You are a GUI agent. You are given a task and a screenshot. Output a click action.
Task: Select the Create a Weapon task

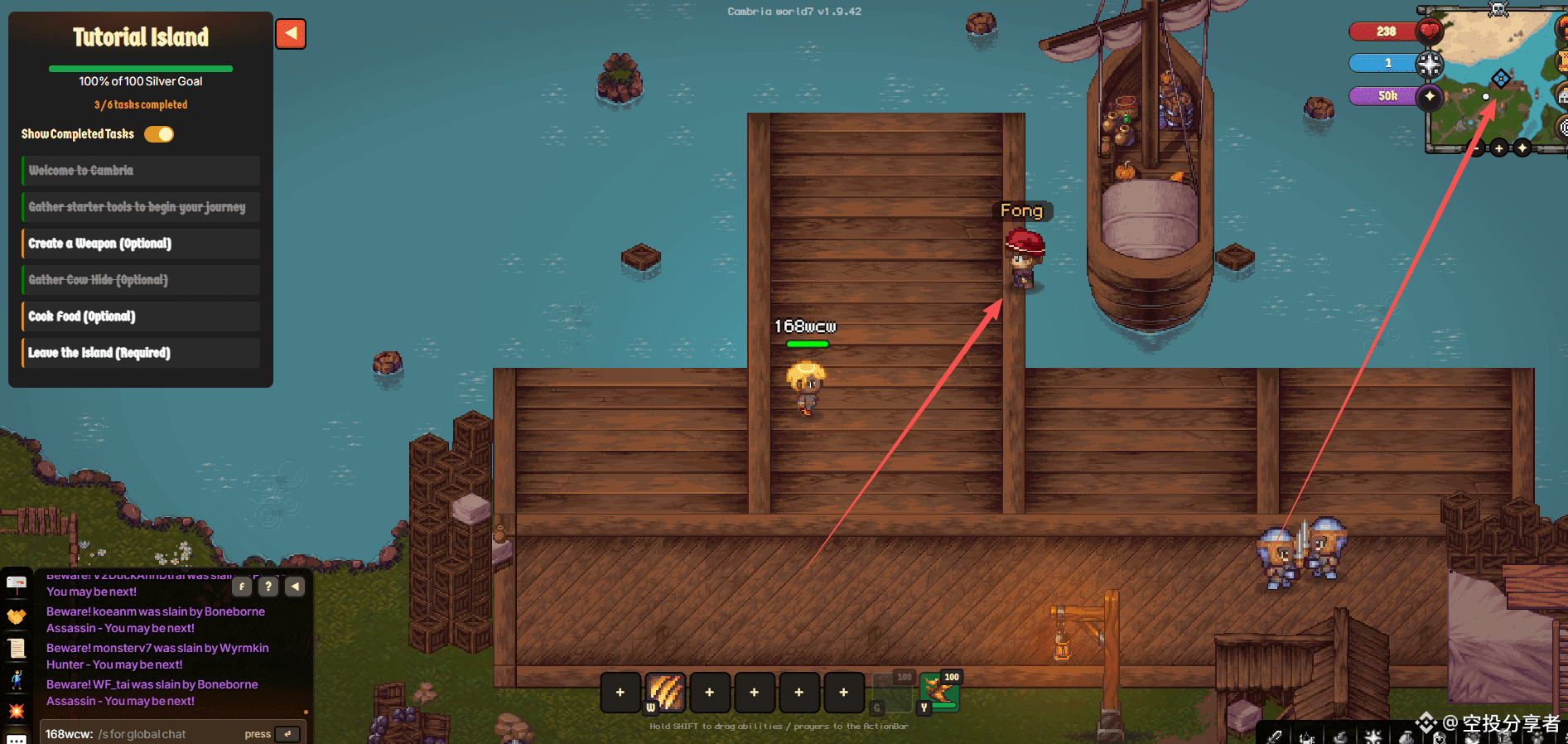click(141, 244)
